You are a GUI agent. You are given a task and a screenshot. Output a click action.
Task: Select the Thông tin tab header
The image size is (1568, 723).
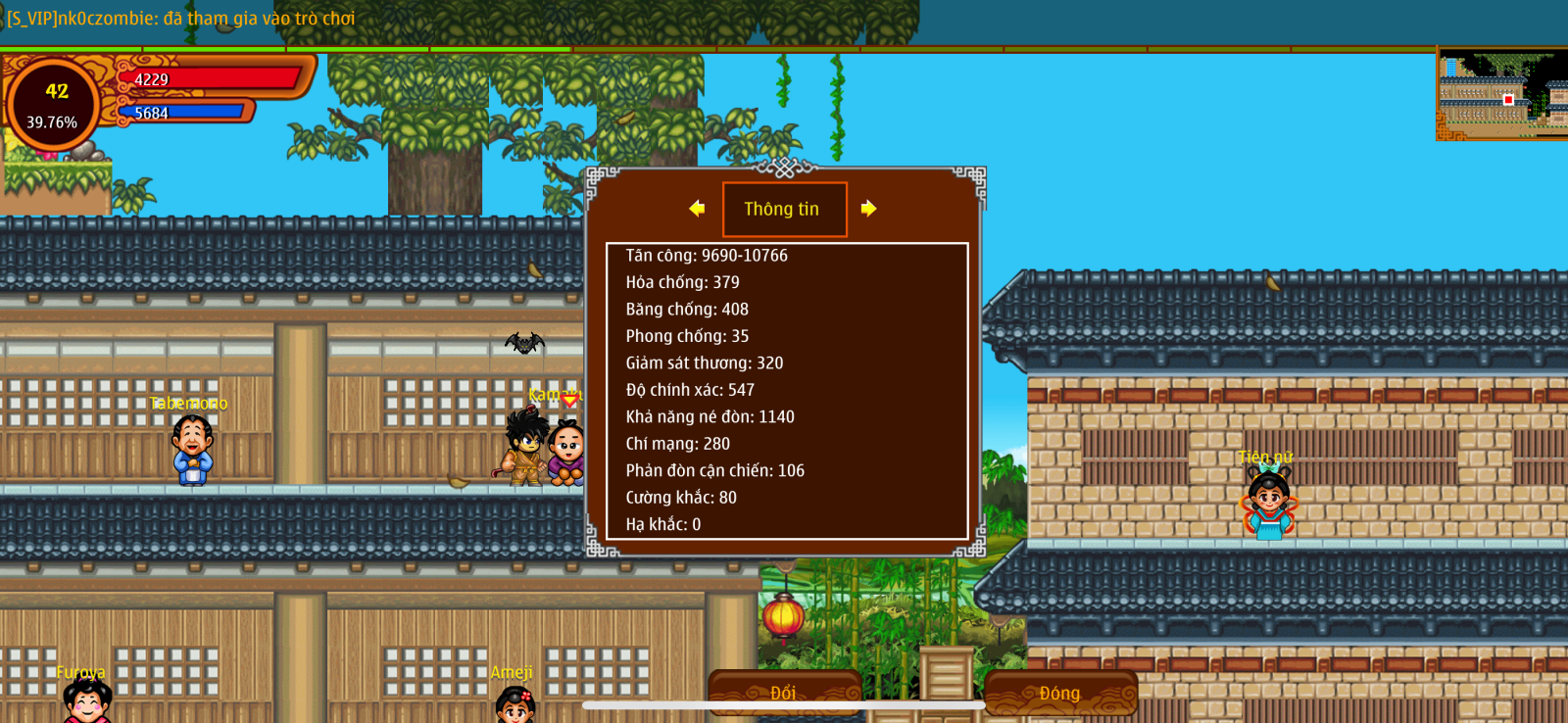click(x=784, y=210)
